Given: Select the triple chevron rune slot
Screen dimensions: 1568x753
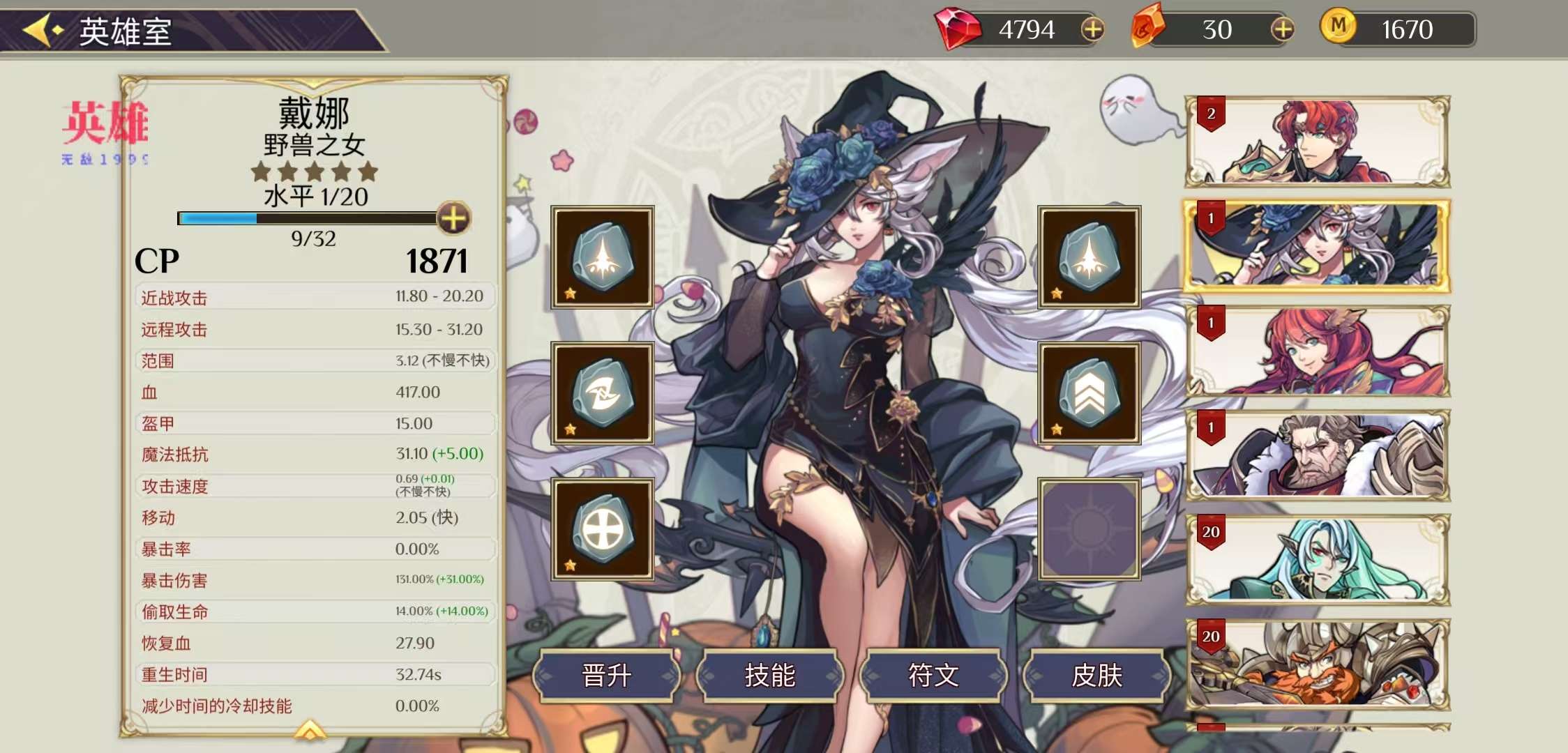Looking at the screenshot, I should click(x=1089, y=394).
